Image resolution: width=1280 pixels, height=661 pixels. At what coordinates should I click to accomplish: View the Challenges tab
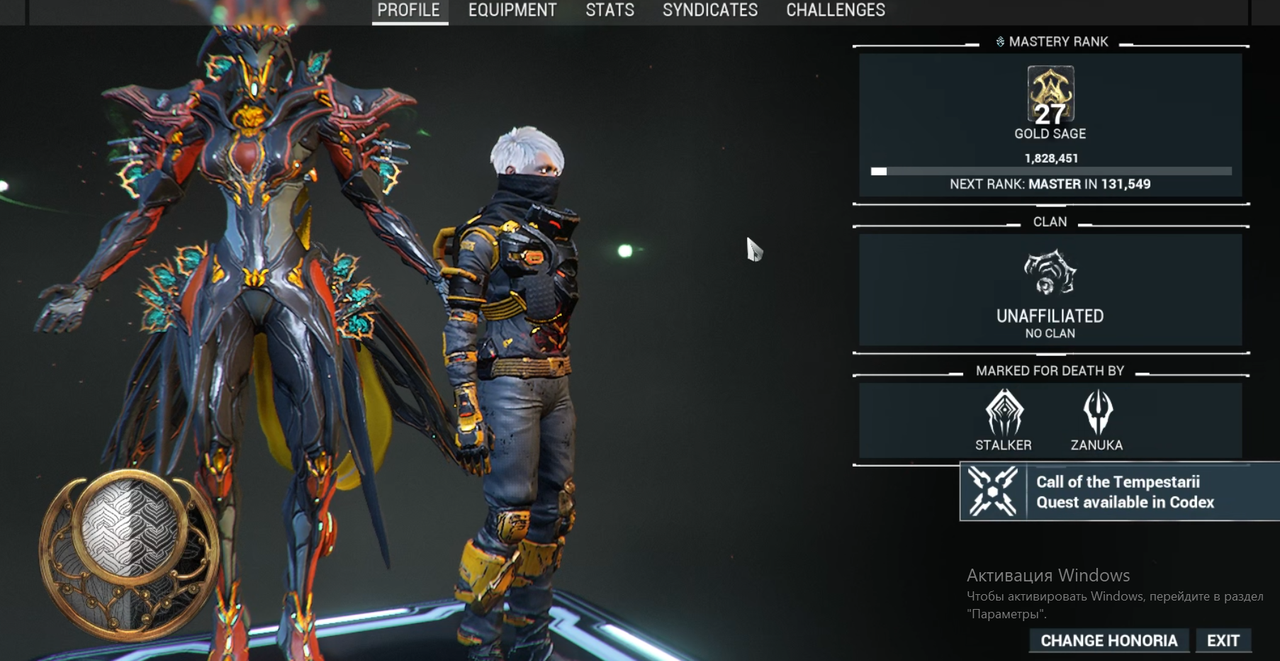click(x=835, y=10)
